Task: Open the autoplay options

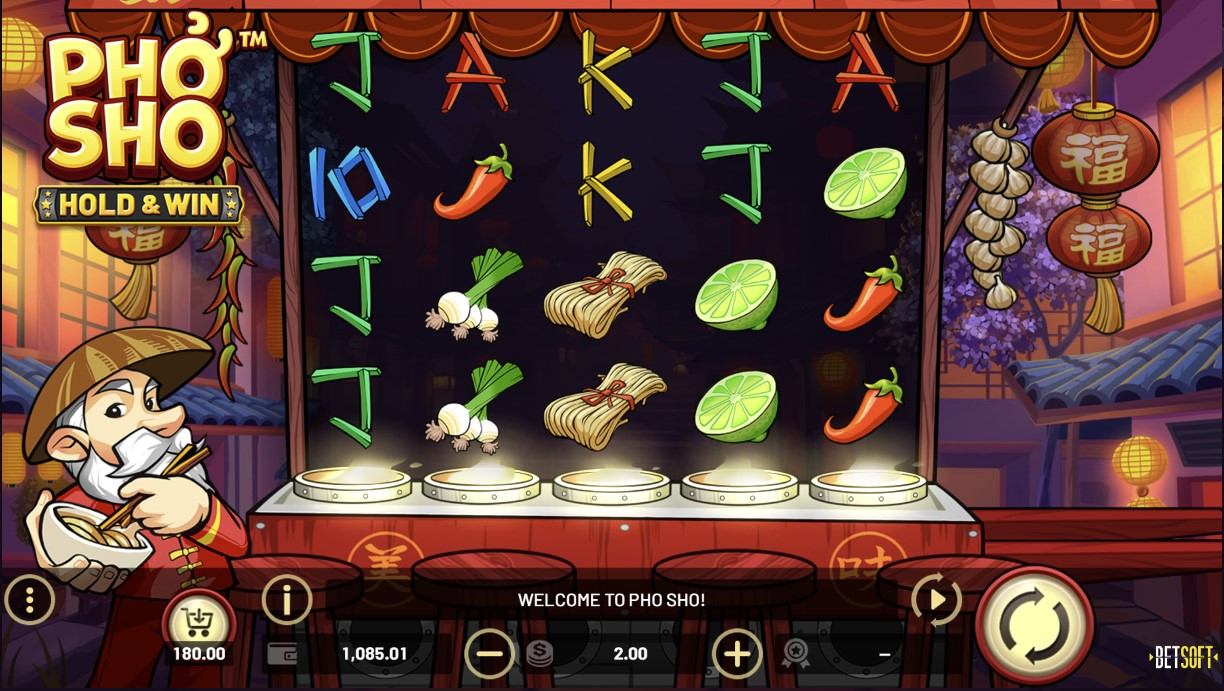Action: coord(937,600)
